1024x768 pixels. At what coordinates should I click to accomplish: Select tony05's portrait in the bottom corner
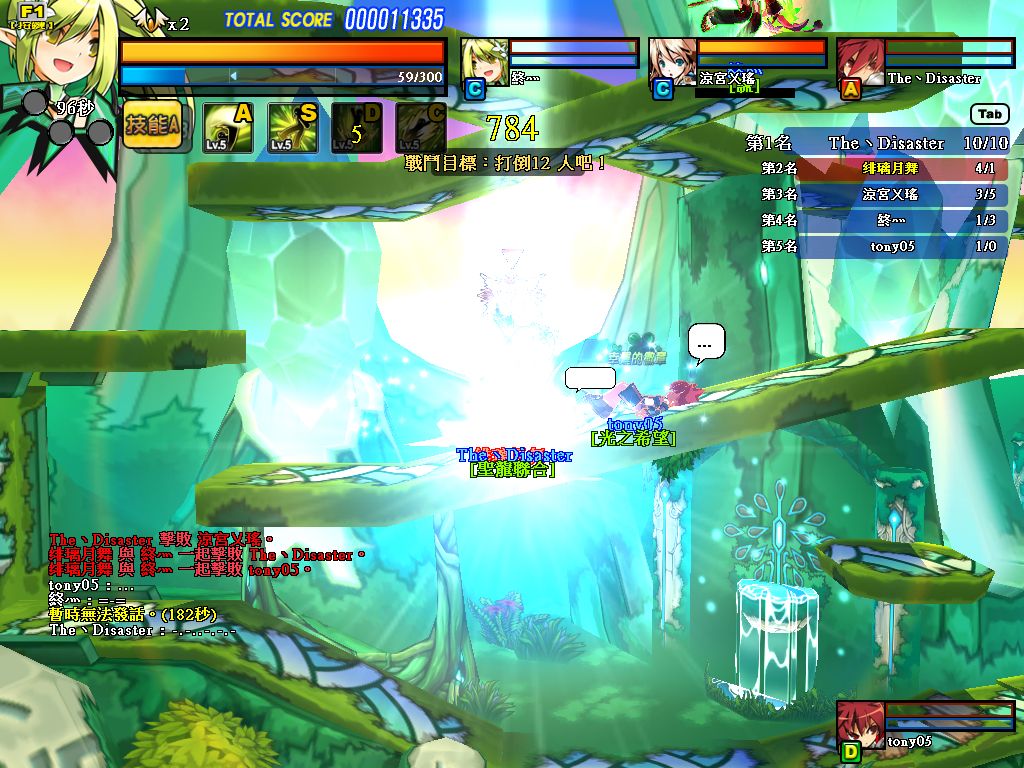click(859, 724)
